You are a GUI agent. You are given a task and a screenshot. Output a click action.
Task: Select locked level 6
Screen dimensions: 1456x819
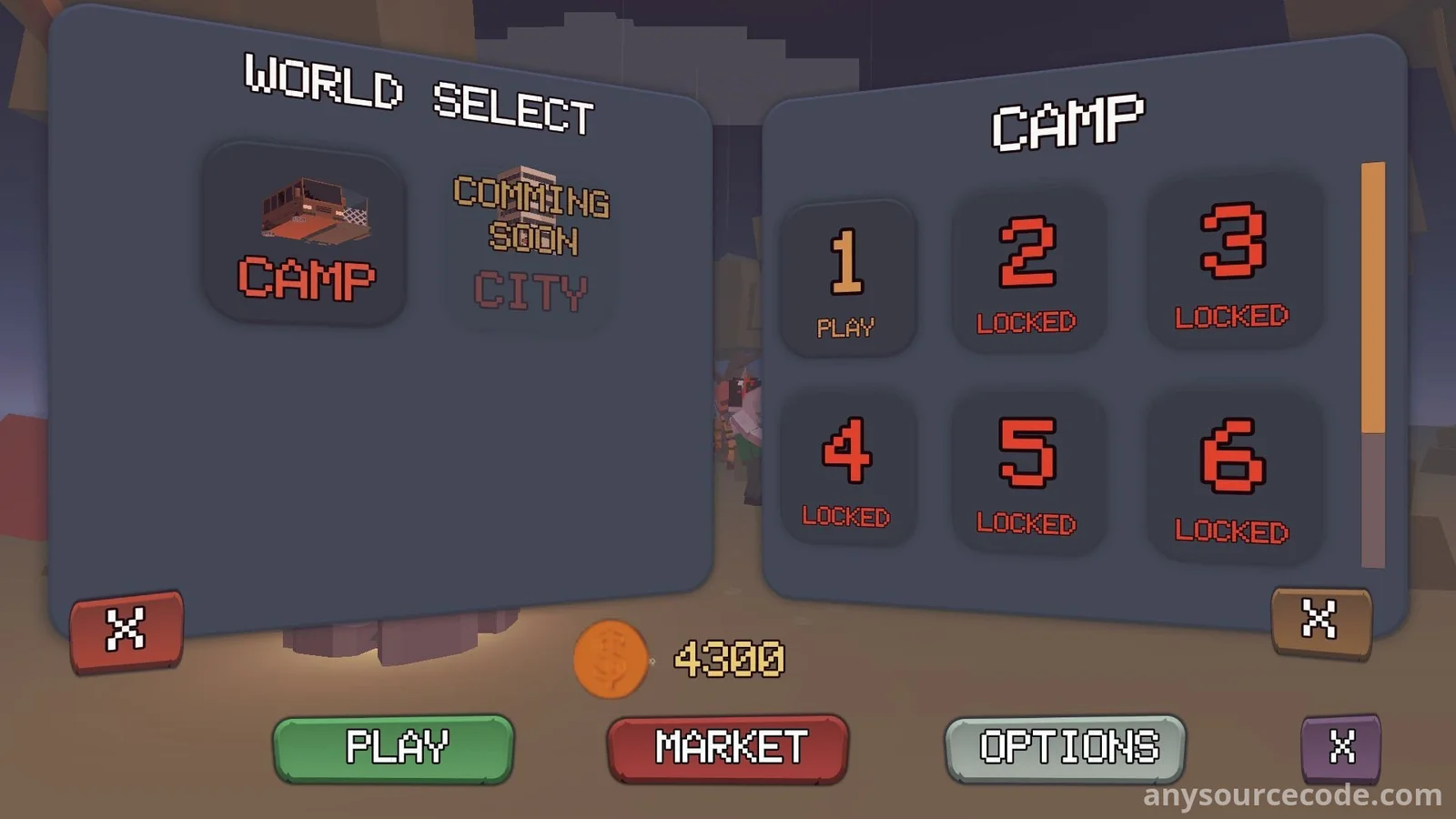click(1232, 476)
